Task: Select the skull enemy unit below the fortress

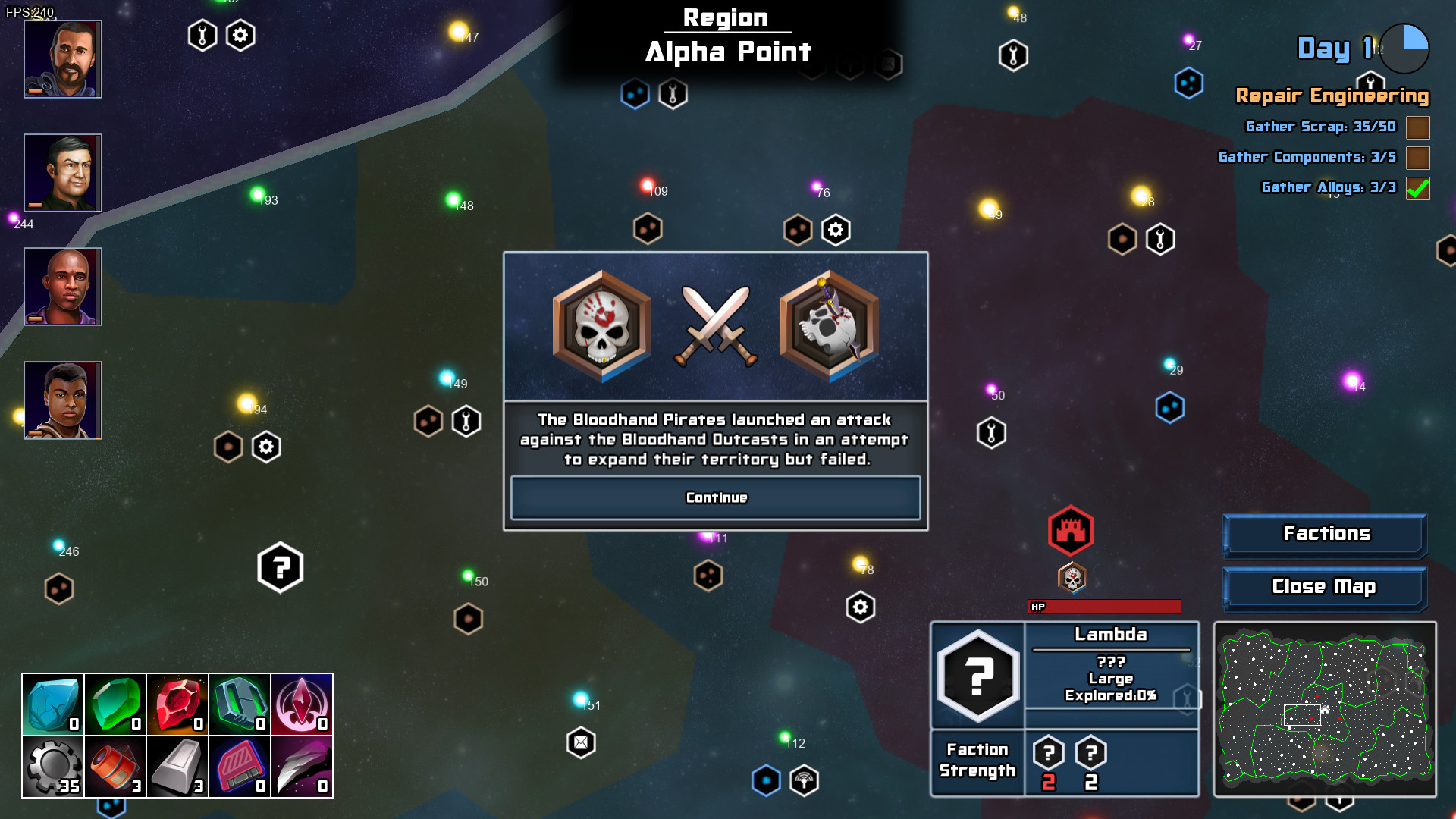Action: point(1071,578)
